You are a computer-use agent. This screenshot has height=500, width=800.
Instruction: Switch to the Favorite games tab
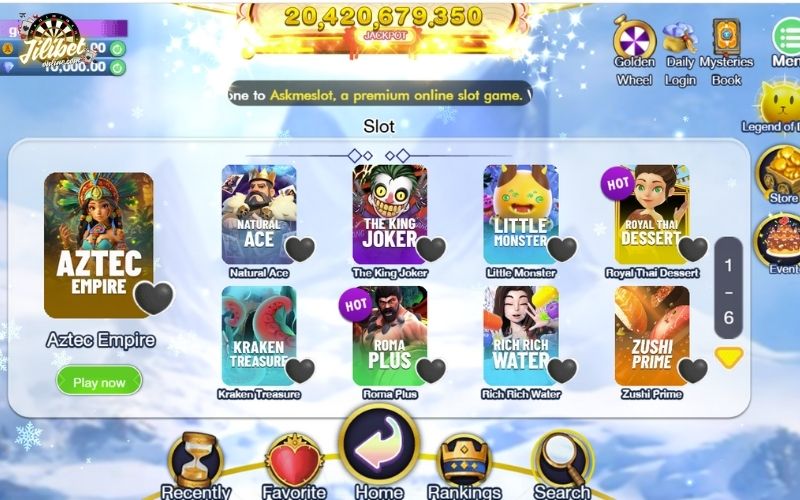point(294,464)
